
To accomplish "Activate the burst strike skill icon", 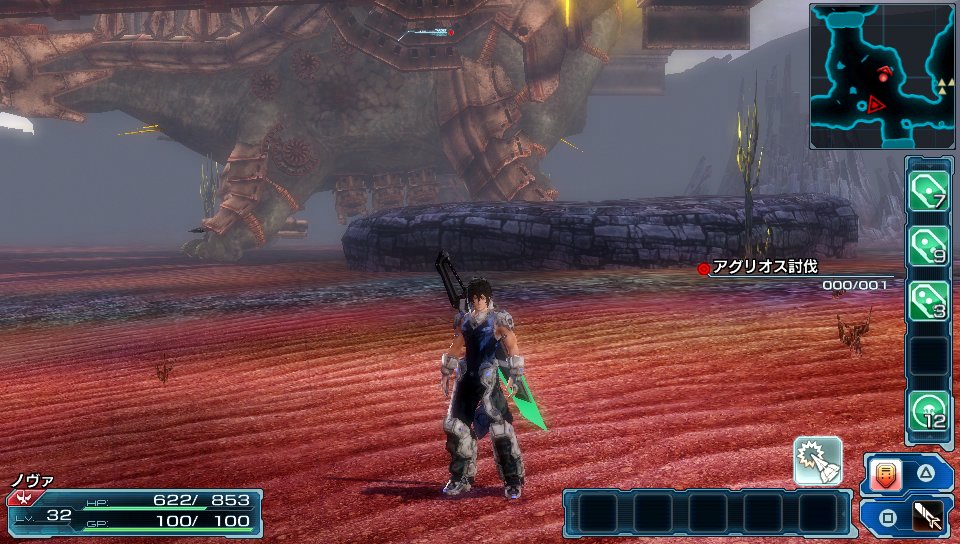I will click(x=817, y=461).
